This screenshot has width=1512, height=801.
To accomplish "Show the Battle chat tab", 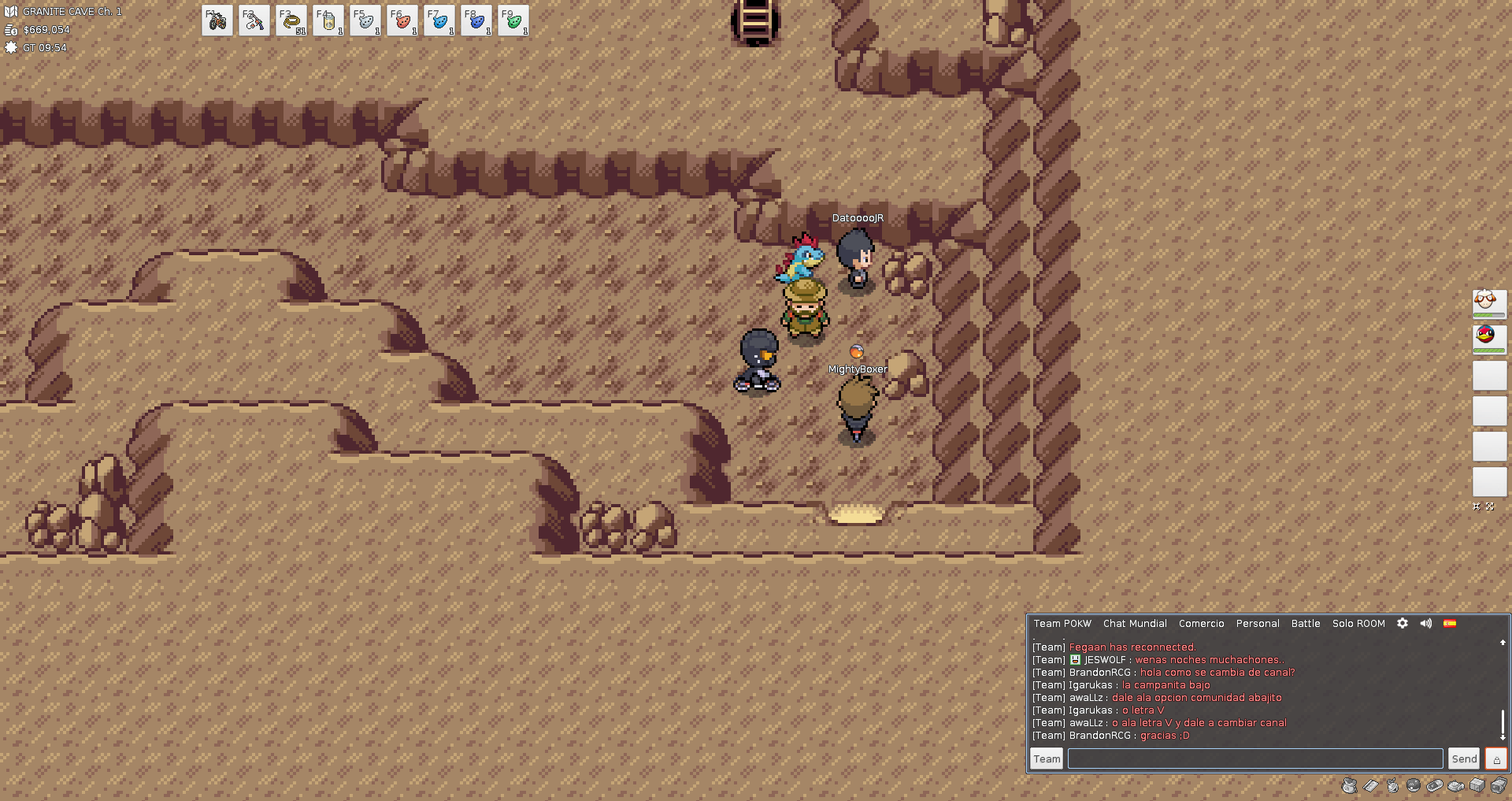I will pyautogui.click(x=1306, y=624).
